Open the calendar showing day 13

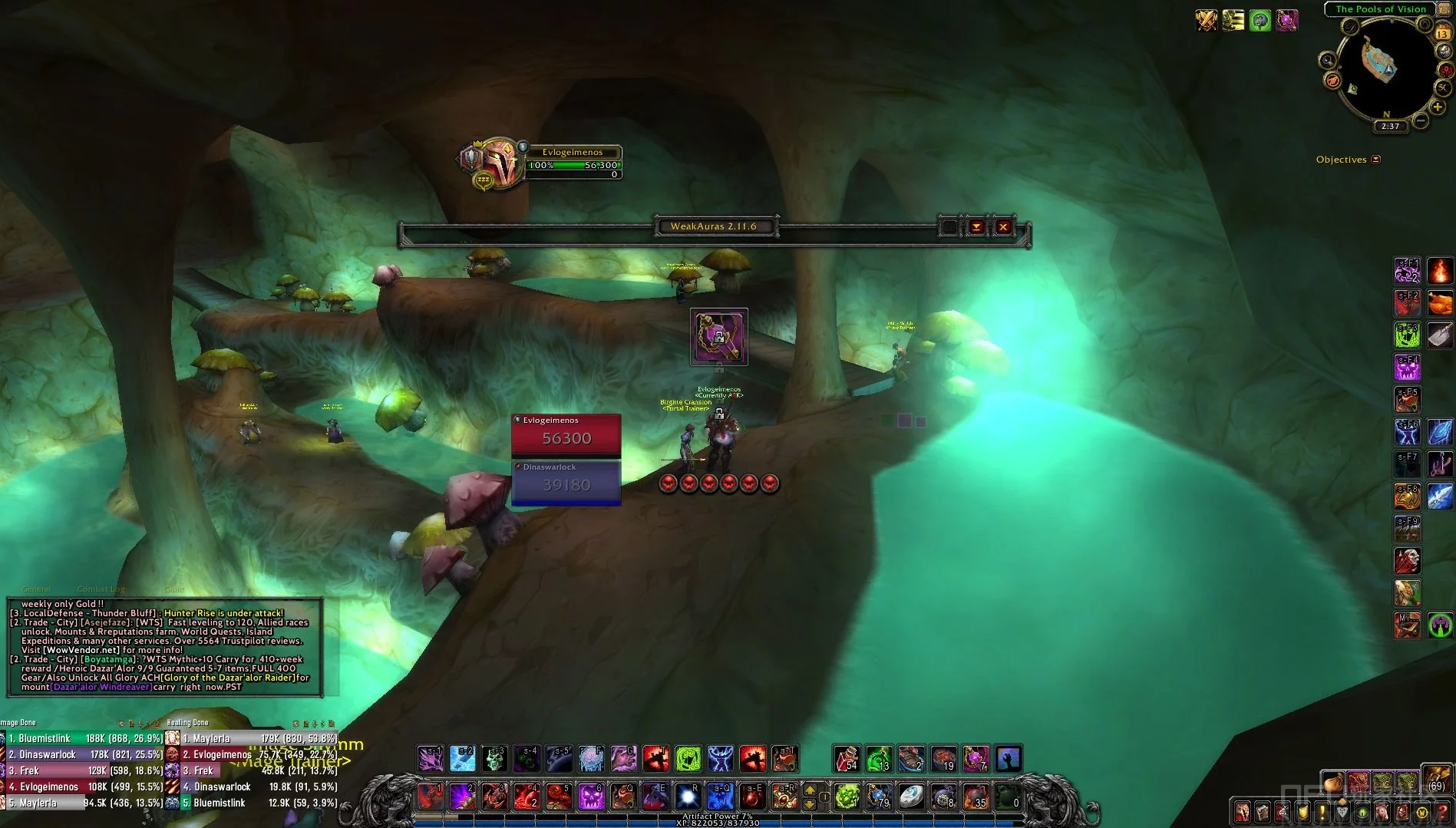click(x=1442, y=33)
